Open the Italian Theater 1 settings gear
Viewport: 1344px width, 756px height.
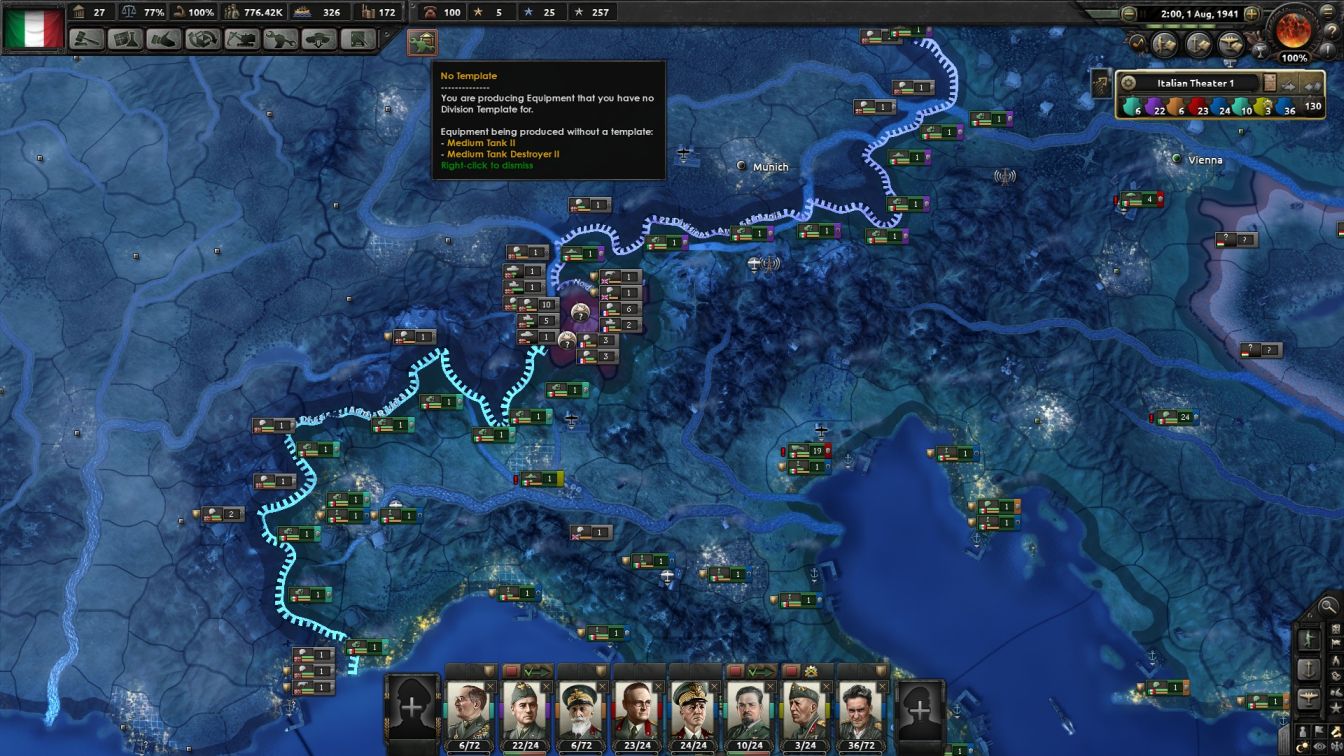(x=1129, y=84)
